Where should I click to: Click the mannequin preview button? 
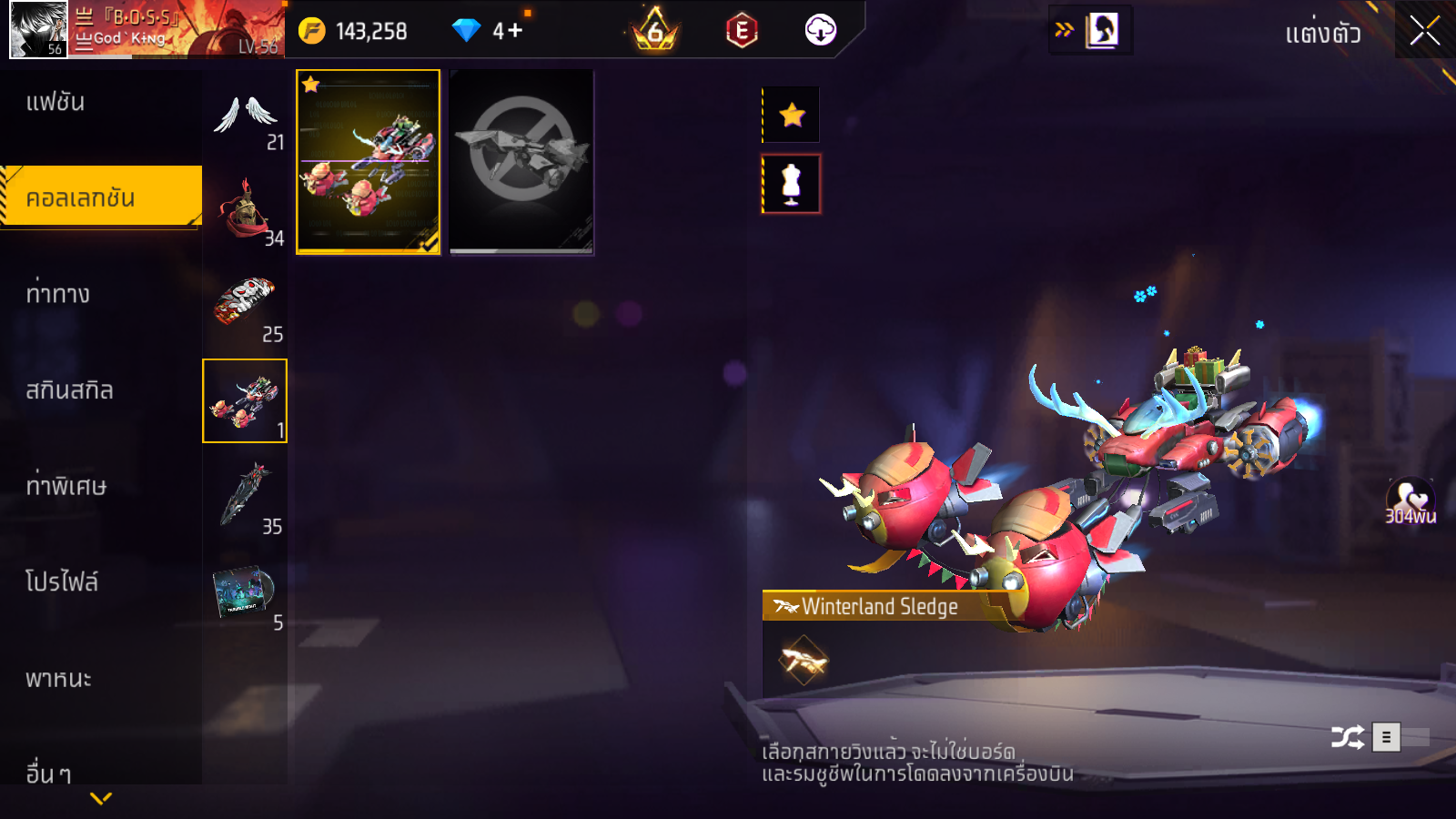click(792, 184)
